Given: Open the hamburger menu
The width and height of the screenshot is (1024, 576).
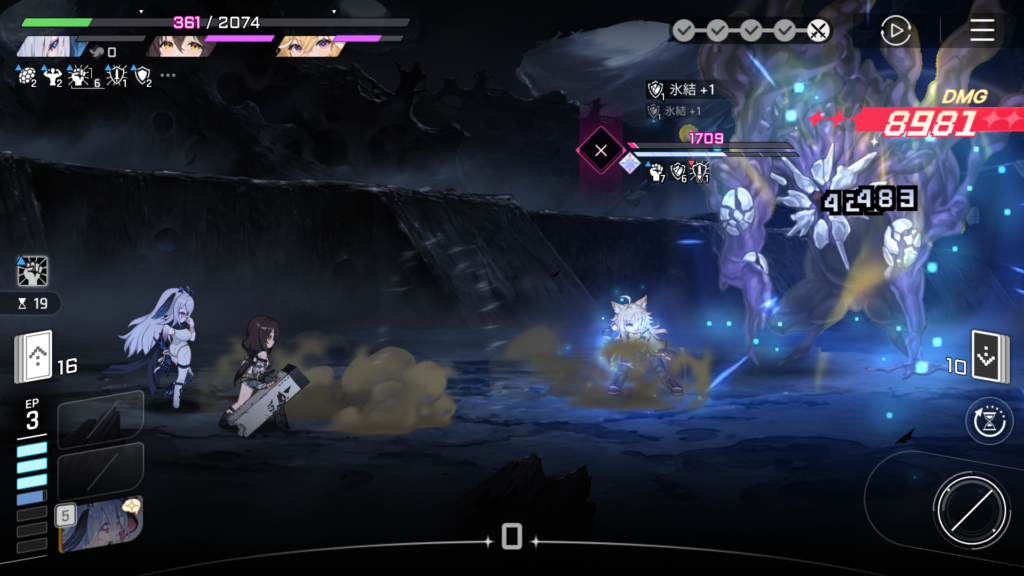Looking at the screenshot, I should pyautogui.click(x=982, y=31).
